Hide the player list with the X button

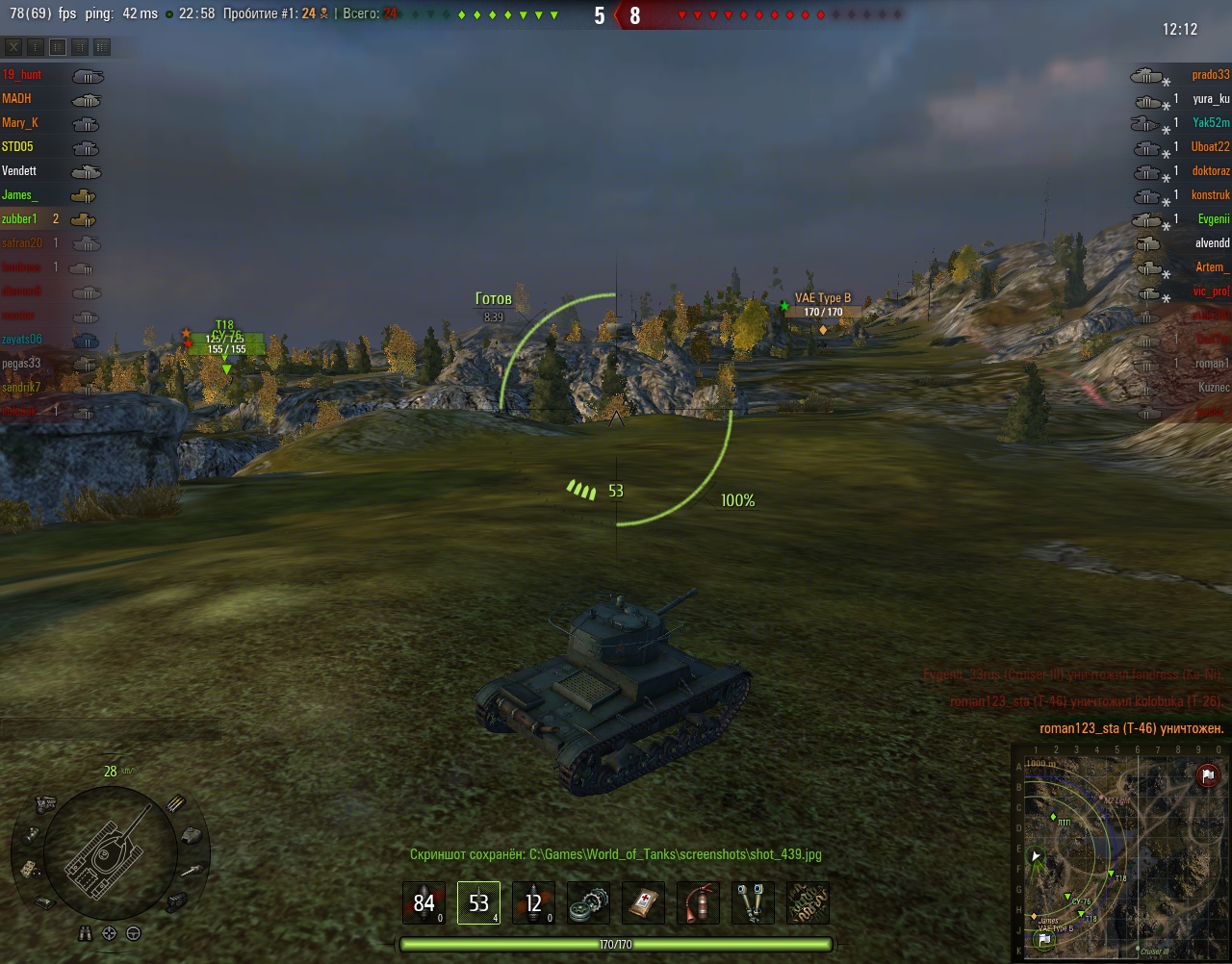[13, 47]
